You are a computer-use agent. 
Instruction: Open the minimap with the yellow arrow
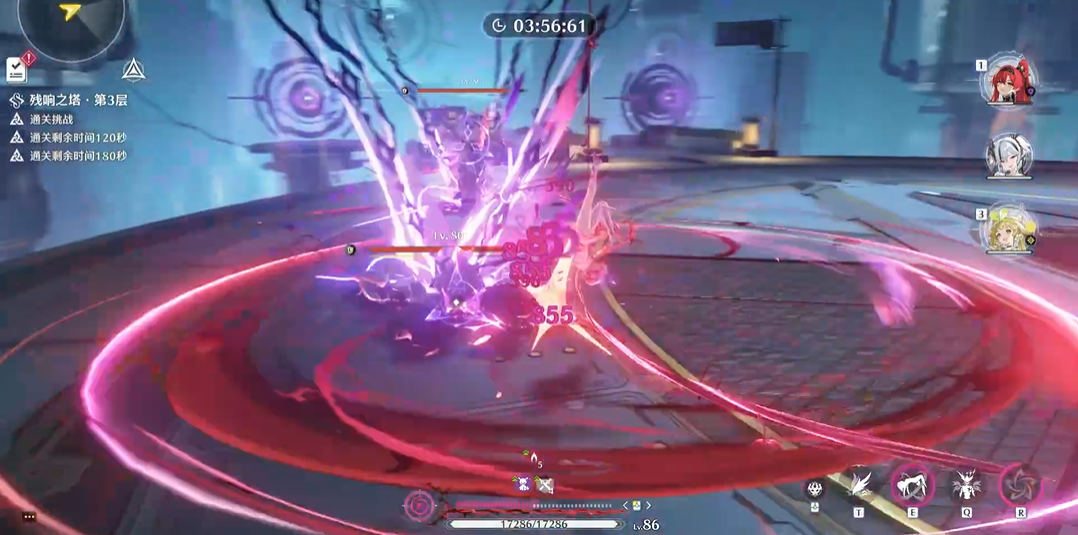pos(71,20)
